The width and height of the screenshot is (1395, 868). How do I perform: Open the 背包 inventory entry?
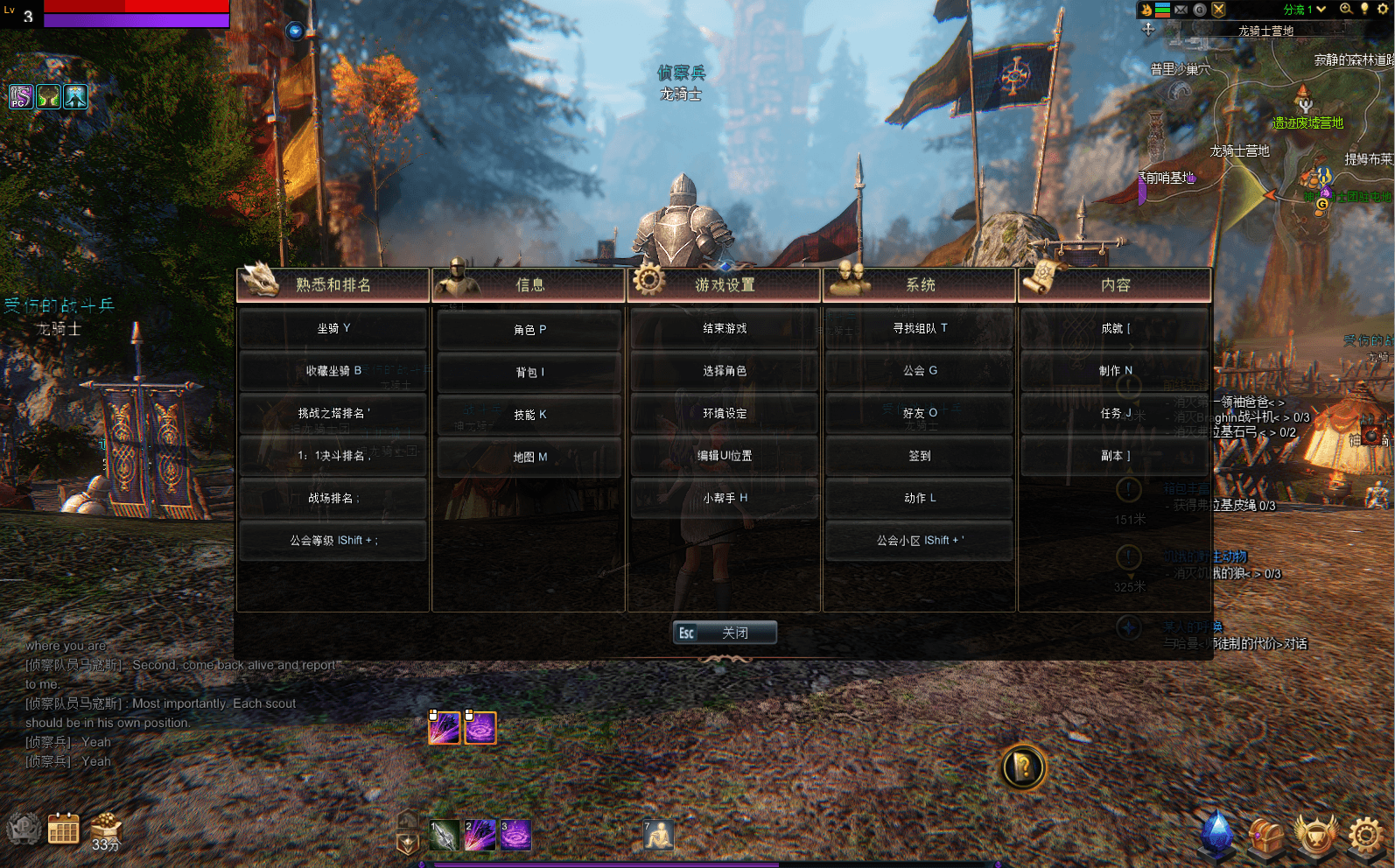pyautogui.click(x=529, y=373)
